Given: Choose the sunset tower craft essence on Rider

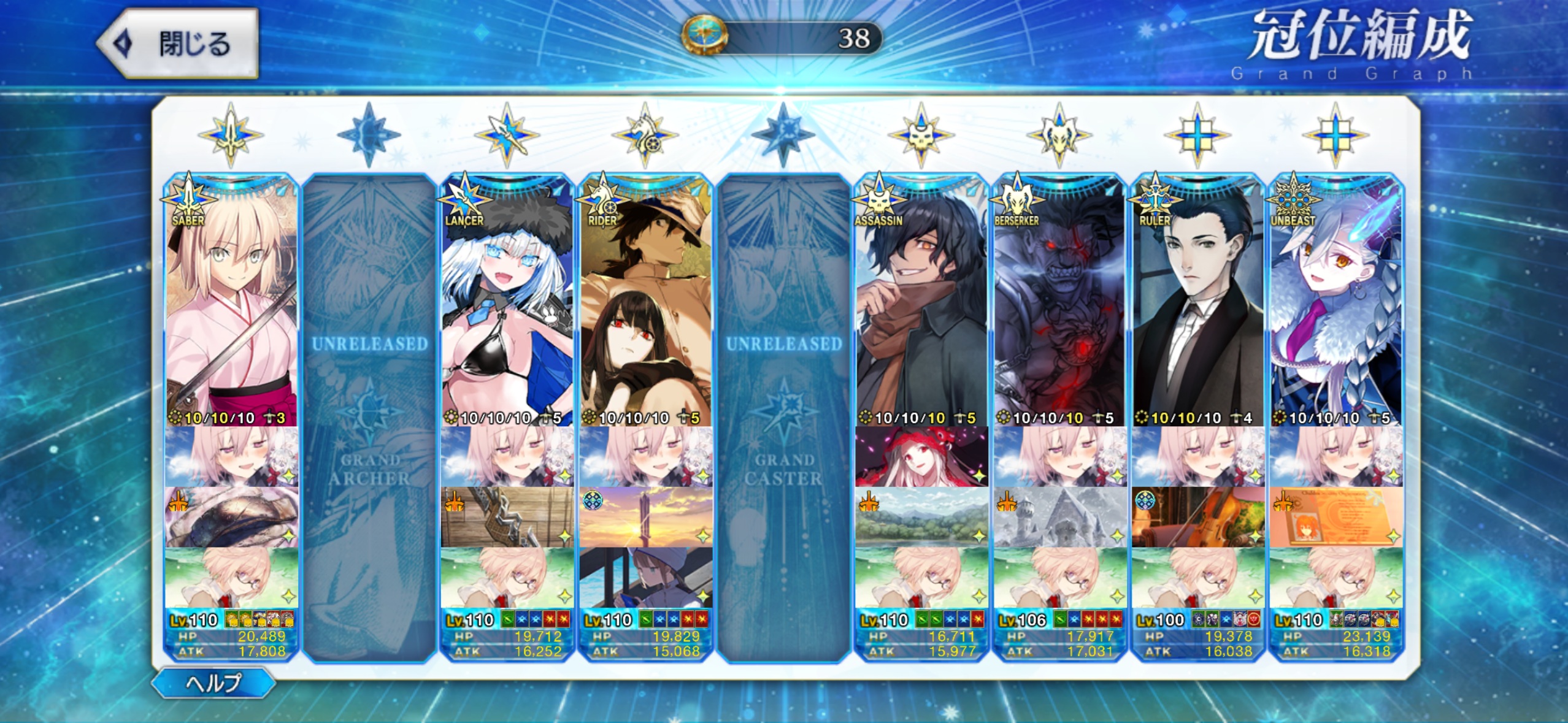Looking at the screenshot, I should coord(645,517).
